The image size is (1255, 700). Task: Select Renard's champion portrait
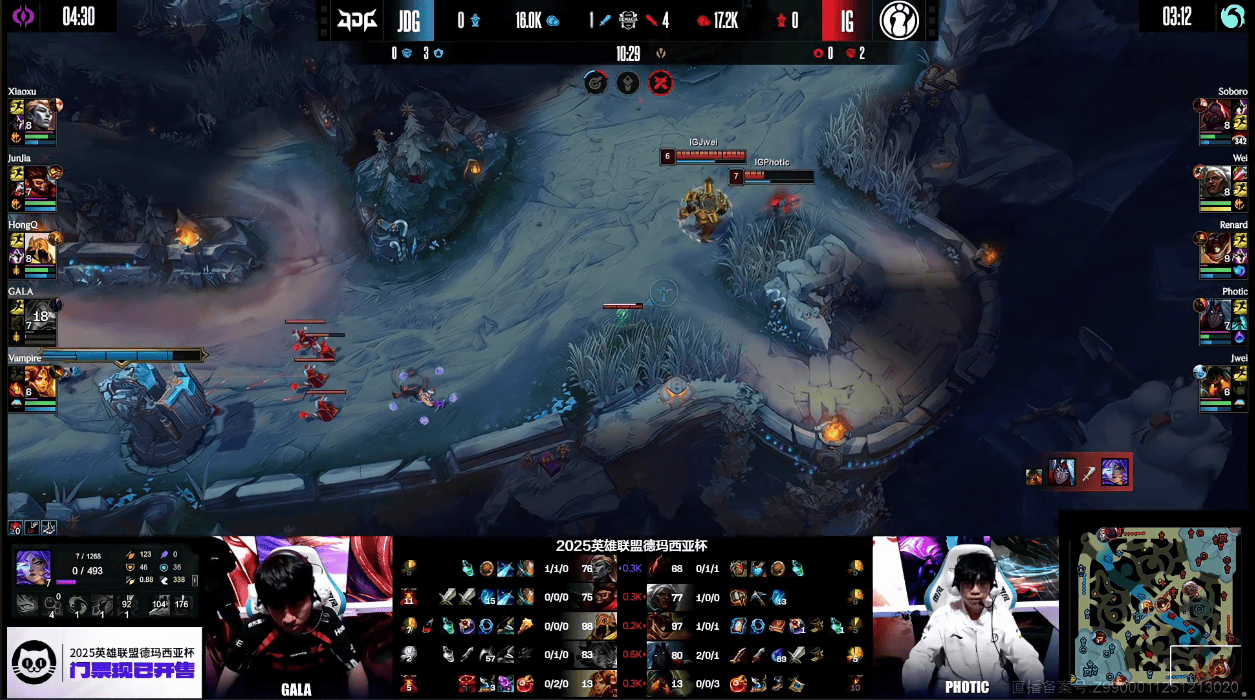coord(1215,248)
